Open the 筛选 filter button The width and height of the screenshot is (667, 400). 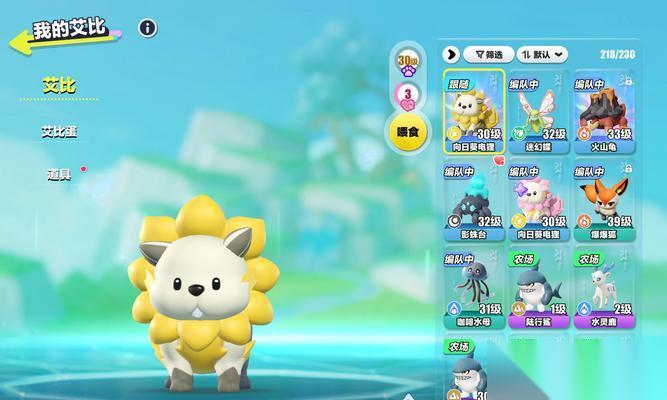489,54
